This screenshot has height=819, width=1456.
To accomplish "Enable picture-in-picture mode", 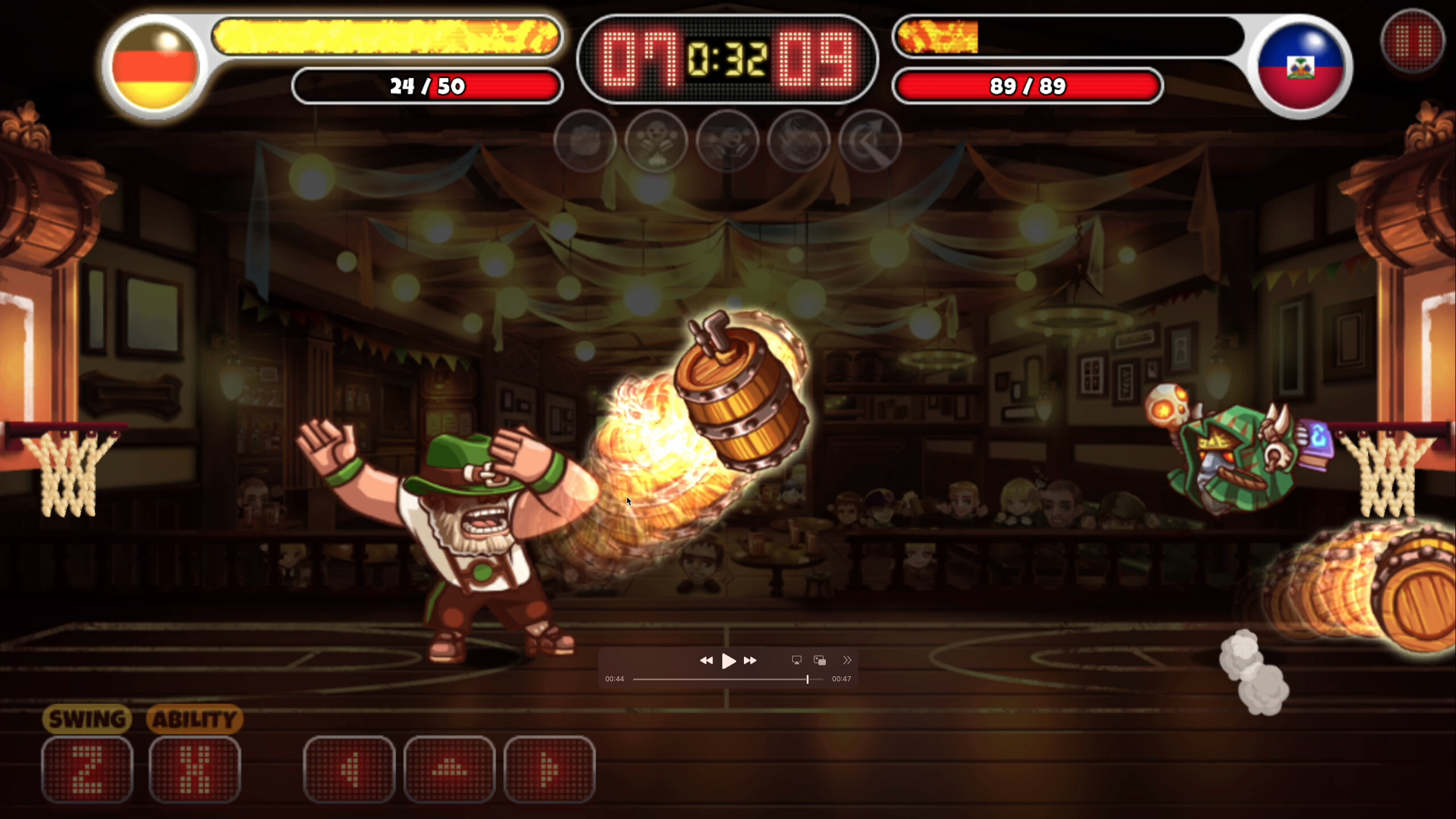I will (x=820, y=660).
